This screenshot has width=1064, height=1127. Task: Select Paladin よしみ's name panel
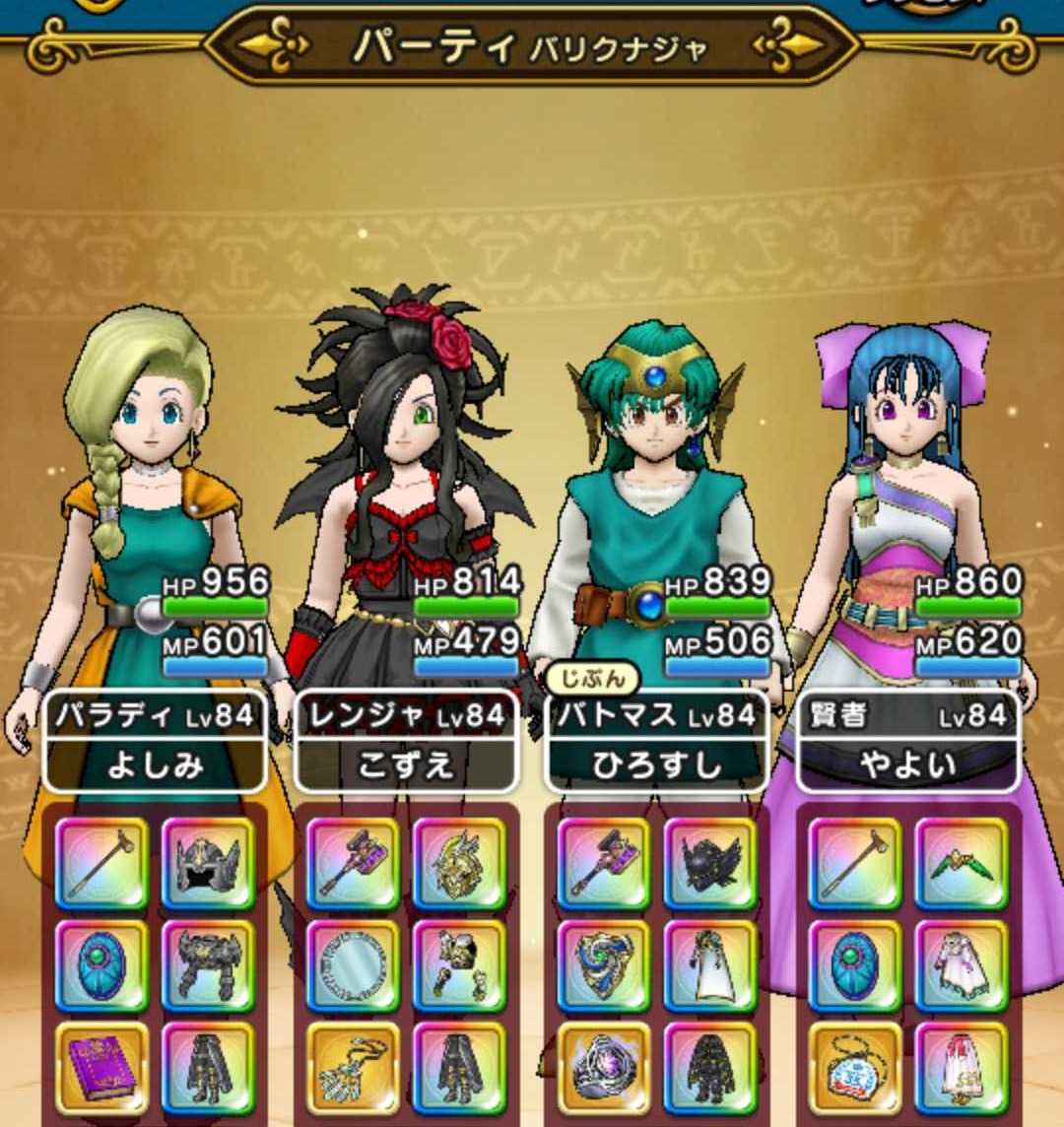point(156,741)
